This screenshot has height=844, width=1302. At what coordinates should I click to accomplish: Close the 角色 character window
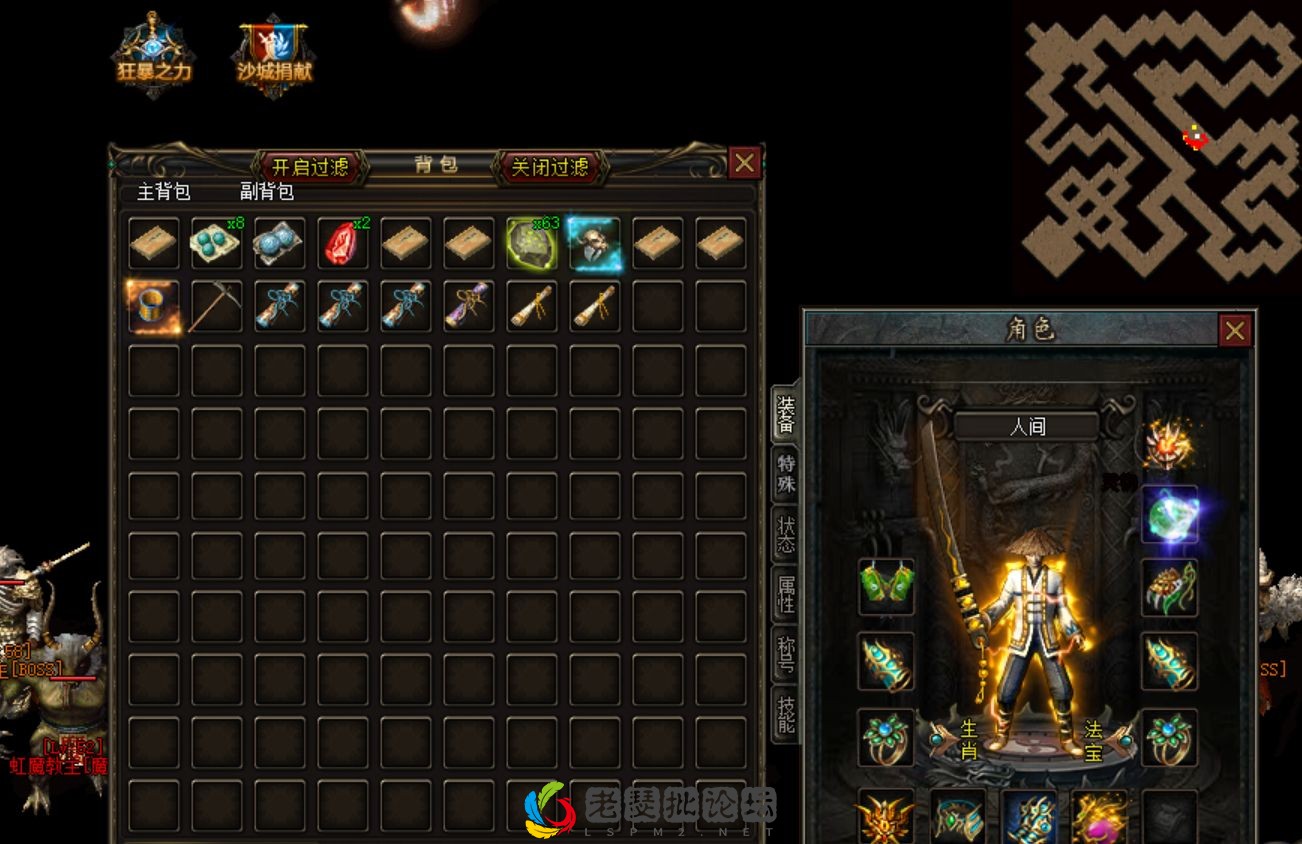click(x=1235, y=331)
